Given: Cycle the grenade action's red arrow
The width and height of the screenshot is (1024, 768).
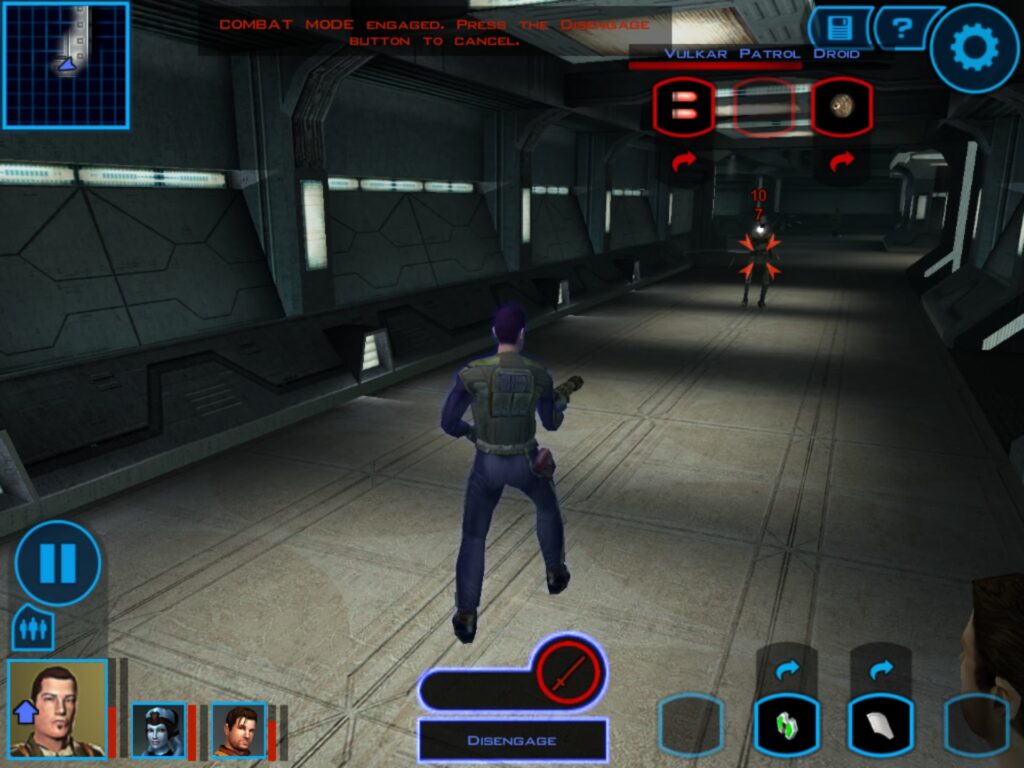Looking at the screenshot, I should (x=841, y=160).
